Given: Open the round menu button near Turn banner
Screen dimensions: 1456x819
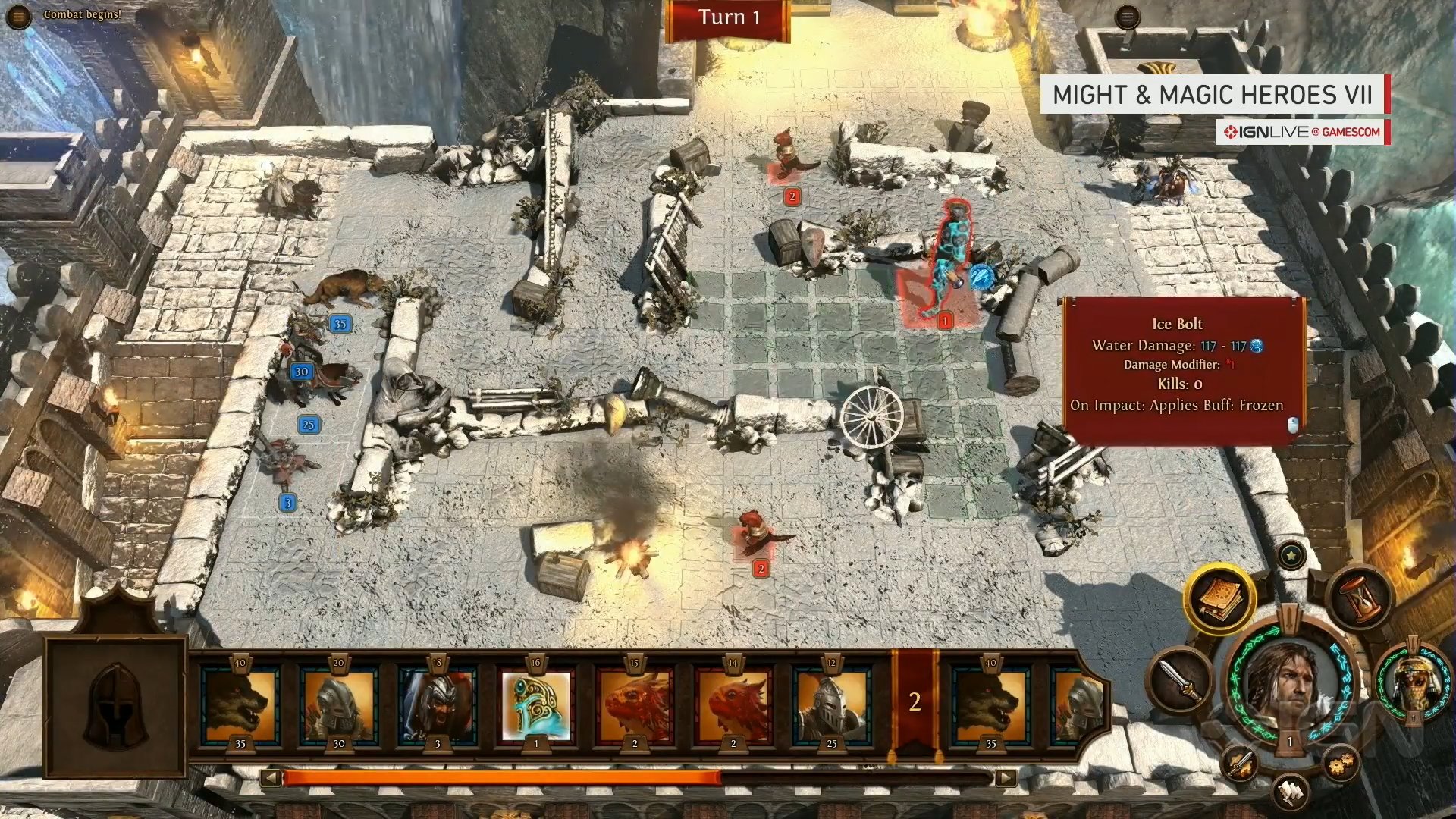Looking at the screenshot, I should pos(1127,17).
